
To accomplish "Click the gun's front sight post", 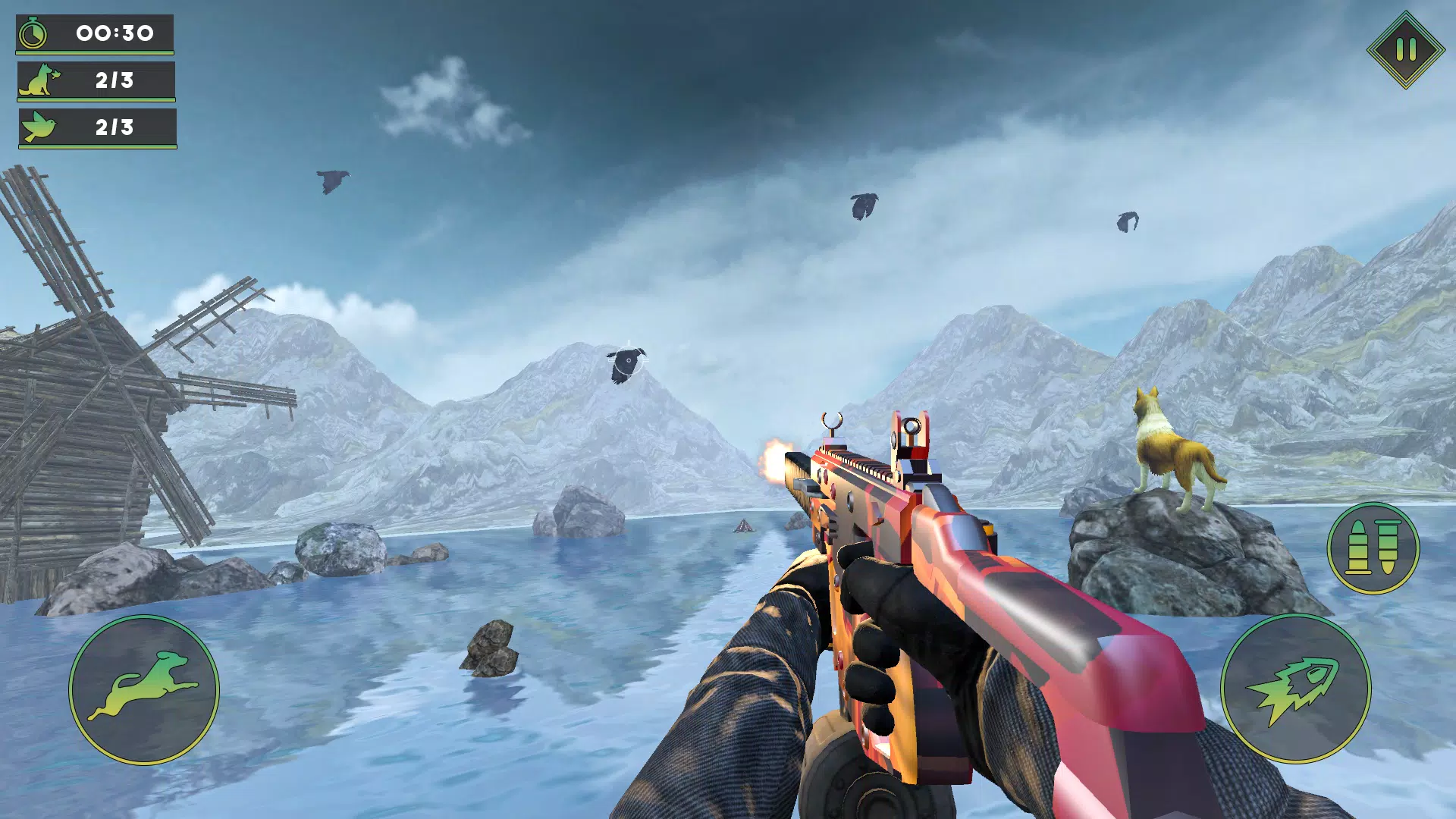I will click(832, 422).
